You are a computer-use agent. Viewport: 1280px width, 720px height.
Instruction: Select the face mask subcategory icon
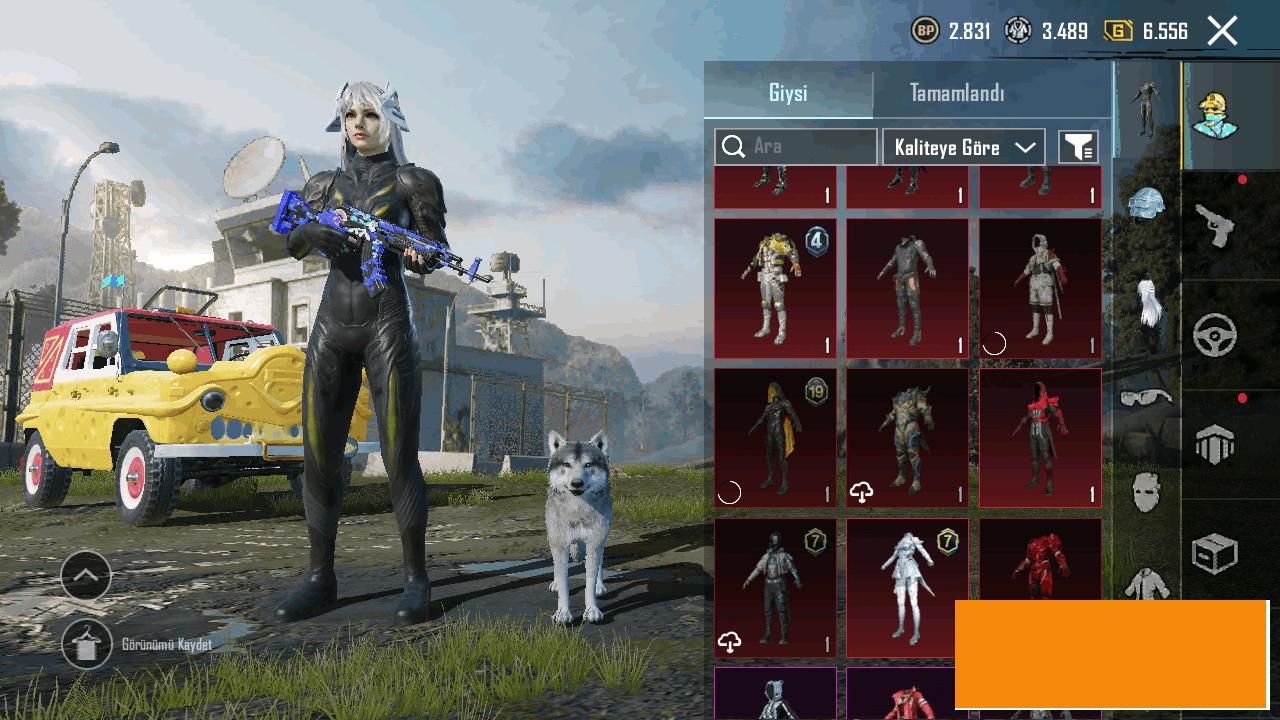pos(1146,492)
